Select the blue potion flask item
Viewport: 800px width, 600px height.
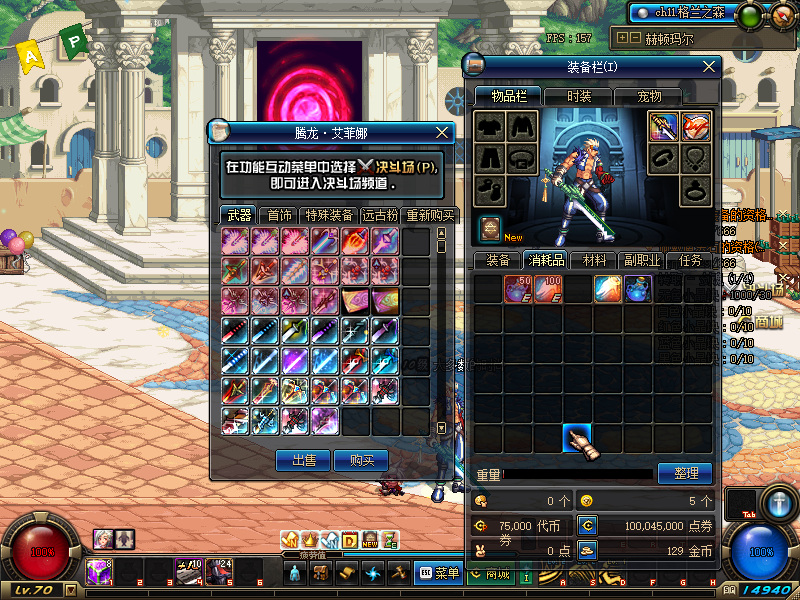[x=638, y=290]
